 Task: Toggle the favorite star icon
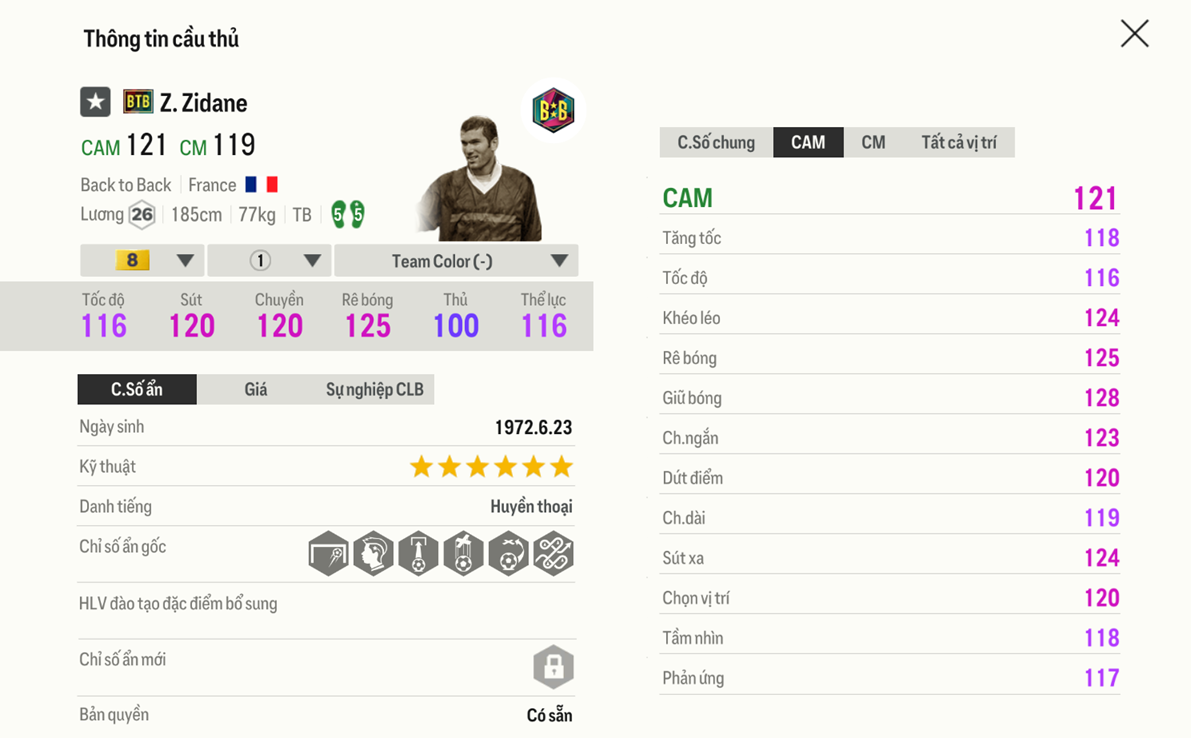point(95,102)
